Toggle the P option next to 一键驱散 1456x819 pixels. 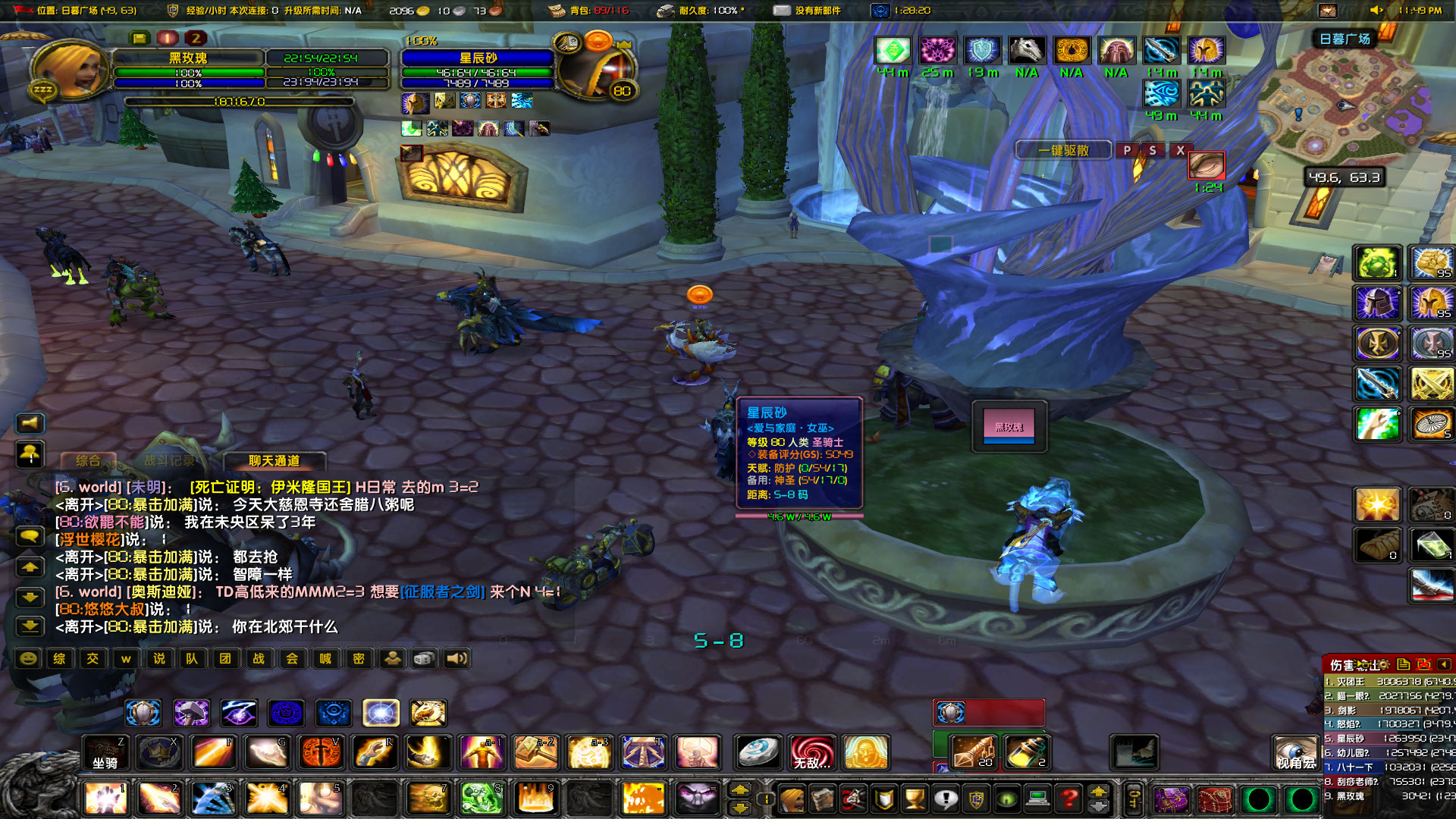[1128, 150]
